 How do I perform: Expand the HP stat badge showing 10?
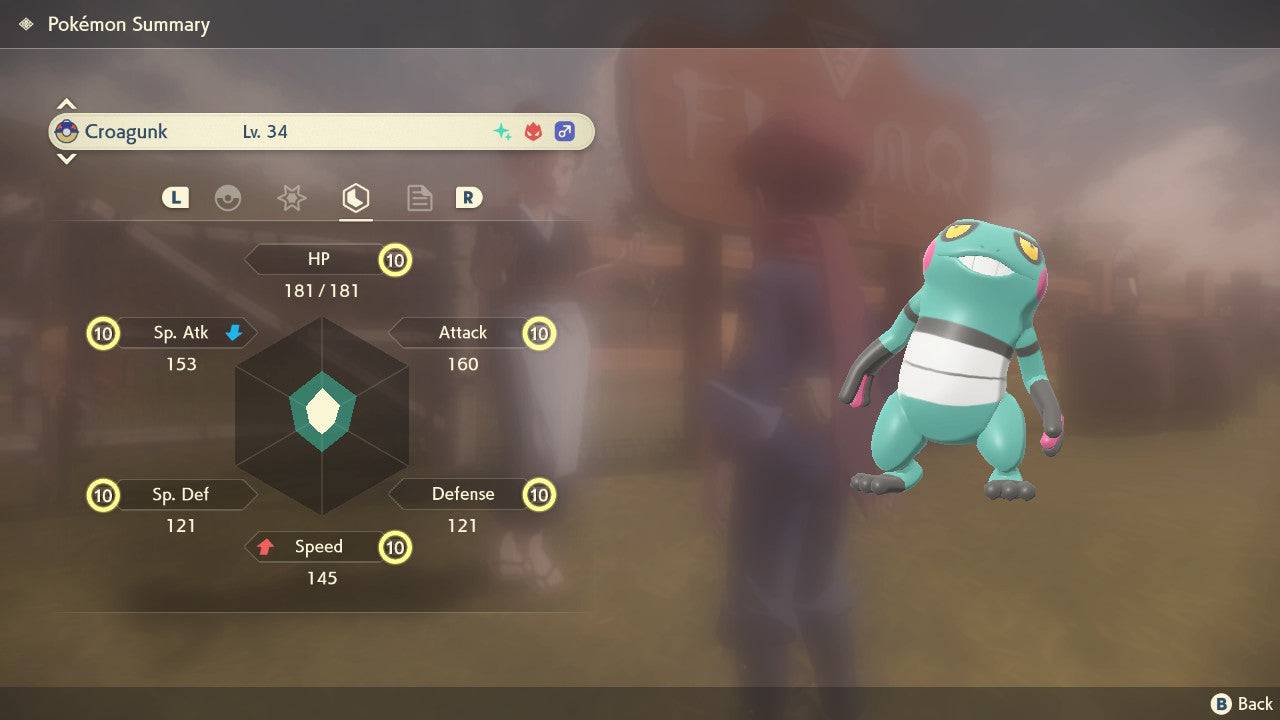[395, 259]
